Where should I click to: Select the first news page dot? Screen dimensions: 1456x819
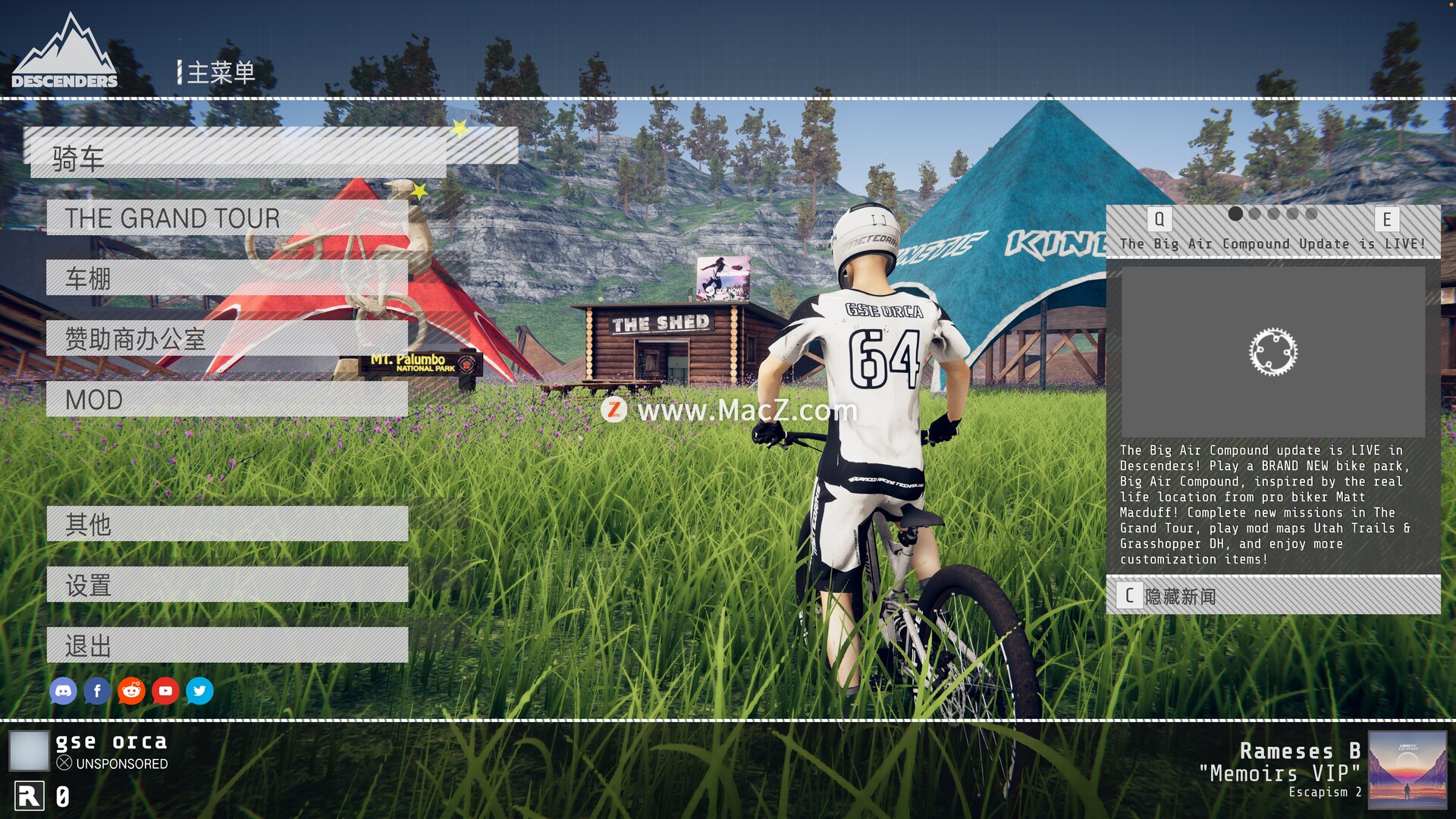click(1235, 214)
